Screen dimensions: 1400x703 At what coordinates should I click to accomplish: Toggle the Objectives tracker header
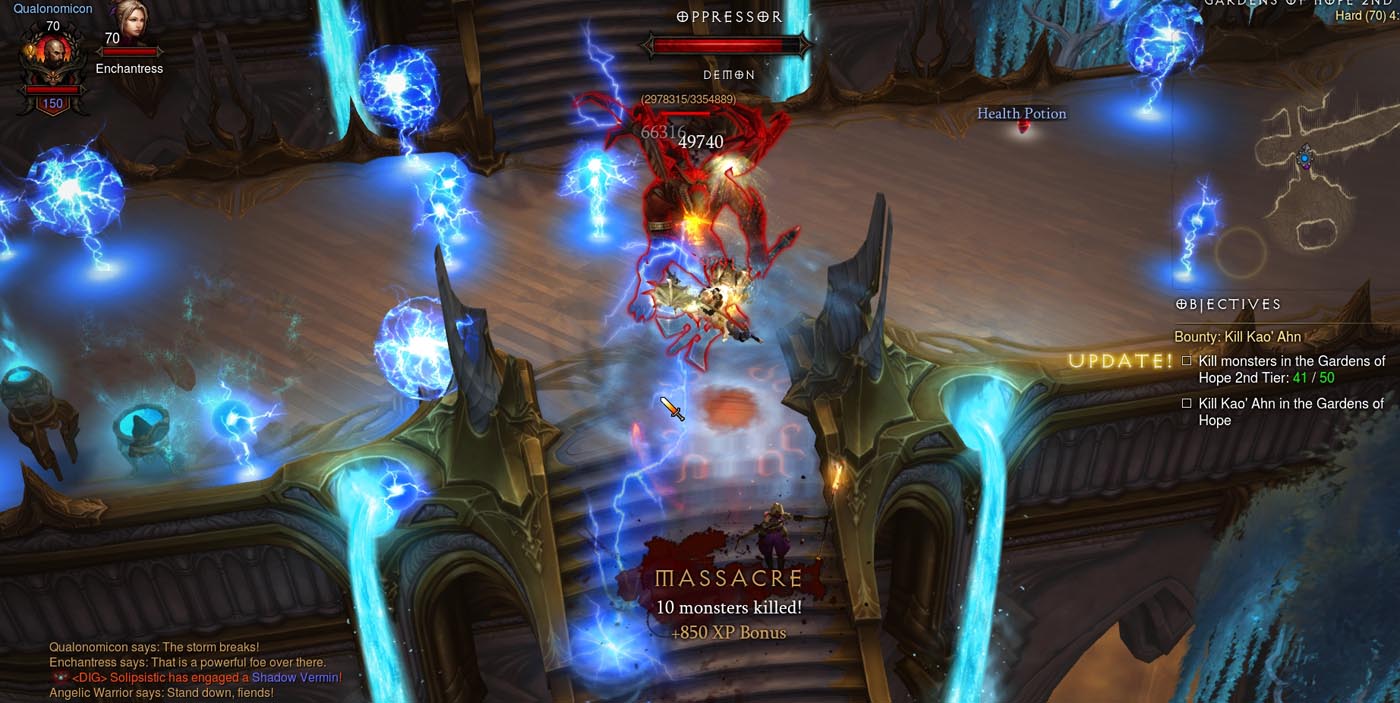tap(1228, 304)
